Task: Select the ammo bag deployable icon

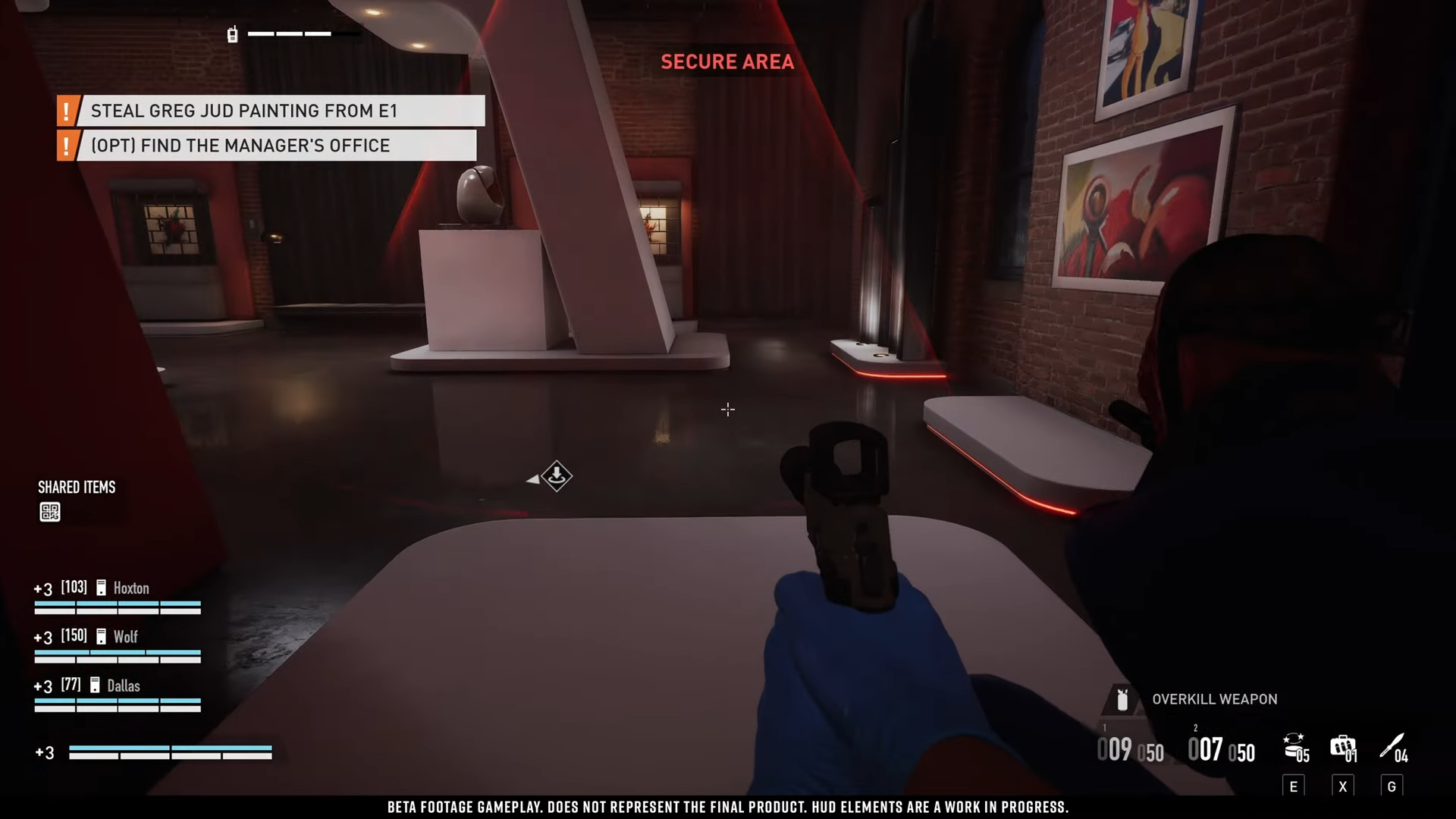Action: [x=1342, y=747]
